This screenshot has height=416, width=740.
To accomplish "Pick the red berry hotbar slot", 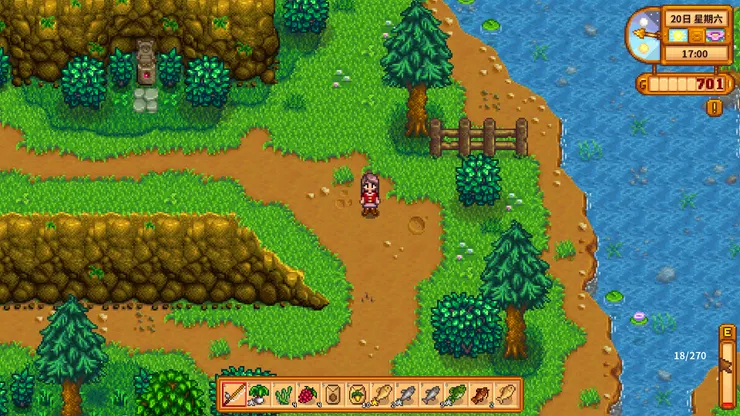I will (307, 394).
